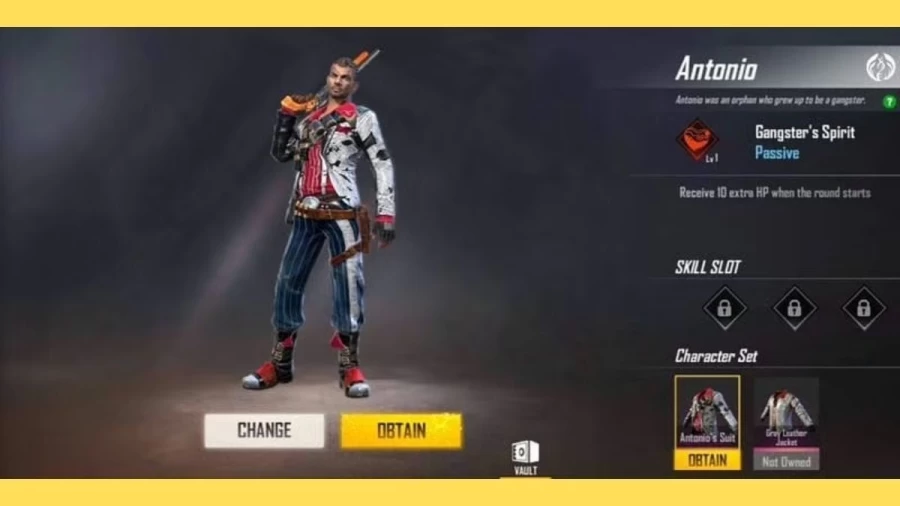Click the white CHANGE button
The width and height of the screenshot is (900, 506).
point(264,431)
